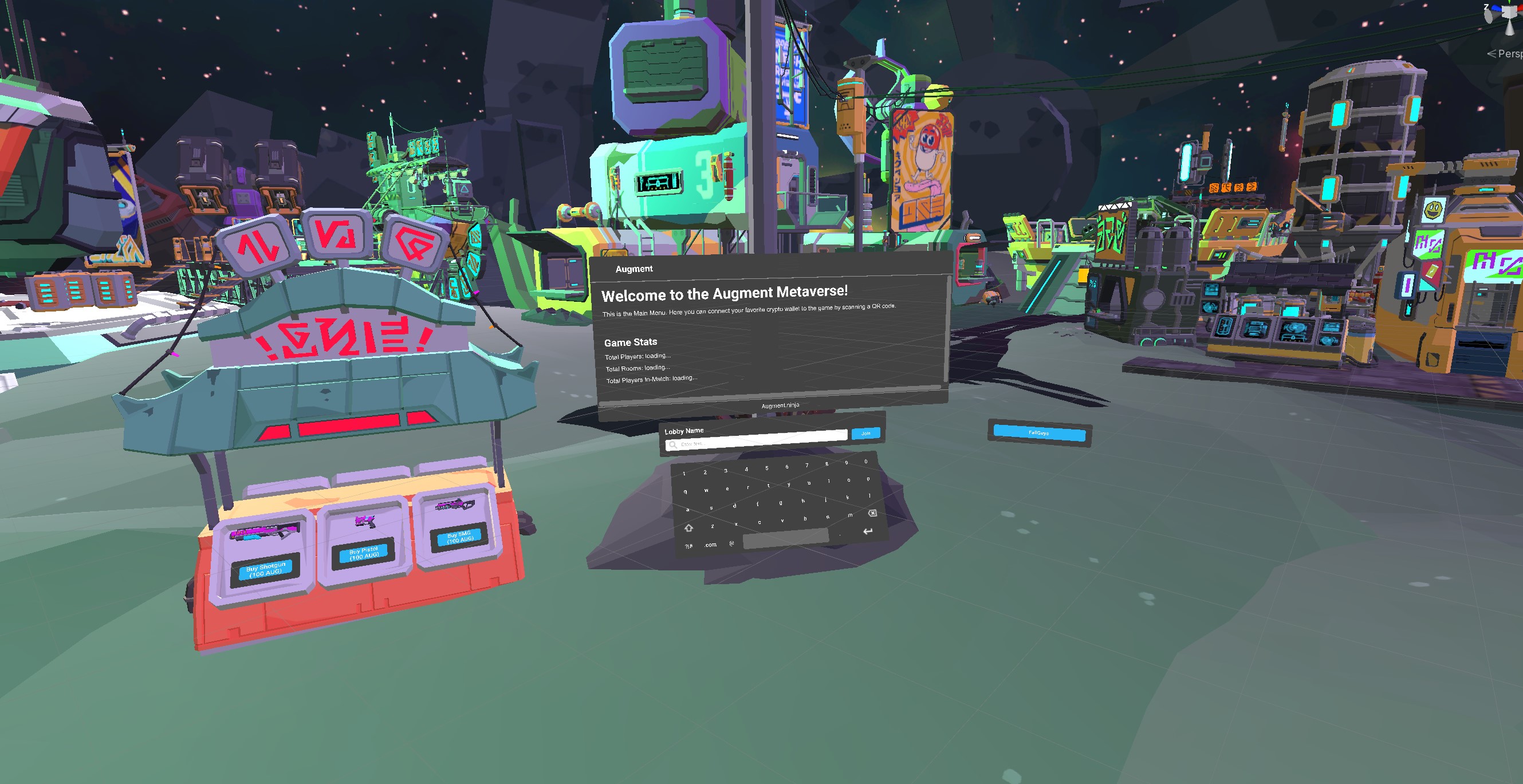
Task: Buy the SMG for 100 AUG
Action: (x=459, y=537)
